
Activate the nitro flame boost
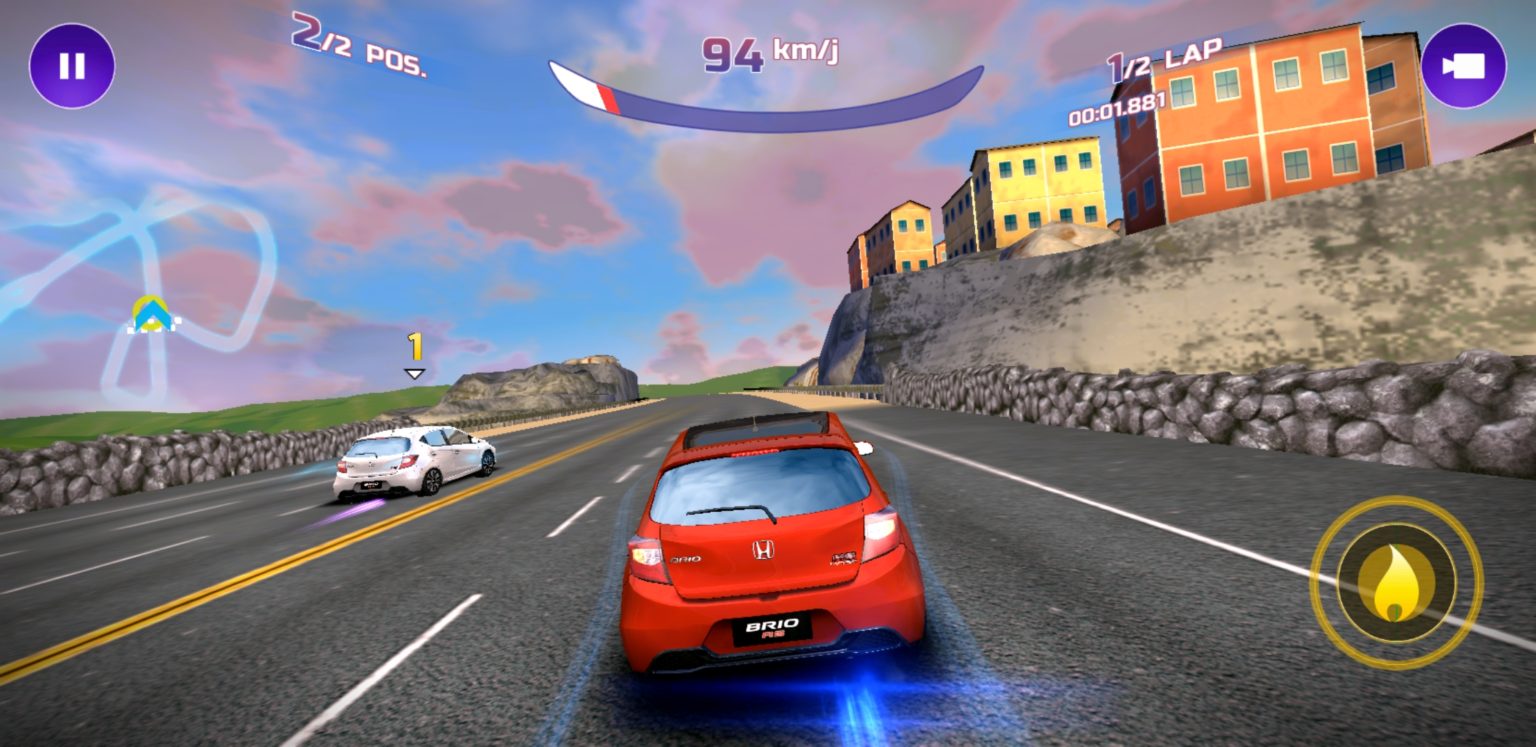[x=1396, y=583]
